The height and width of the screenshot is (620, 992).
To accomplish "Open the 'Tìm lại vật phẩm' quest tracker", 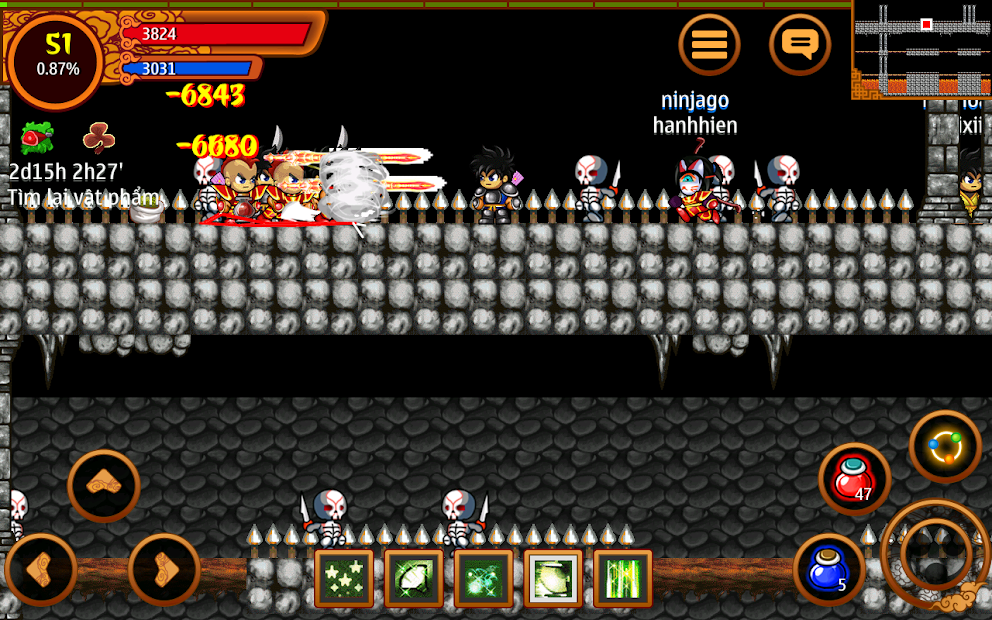I will click(x=83, y=198).
